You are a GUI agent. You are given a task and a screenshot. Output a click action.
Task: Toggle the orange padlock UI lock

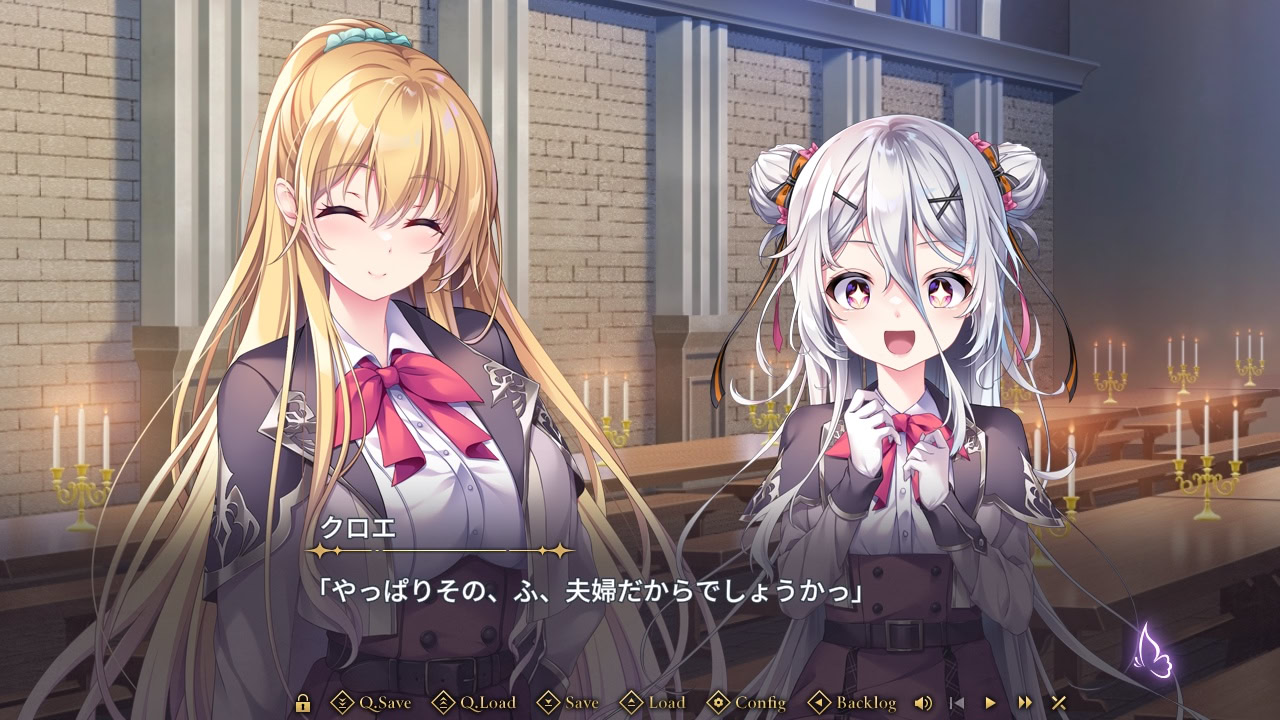pyautogui.click(x=304, y=703)
